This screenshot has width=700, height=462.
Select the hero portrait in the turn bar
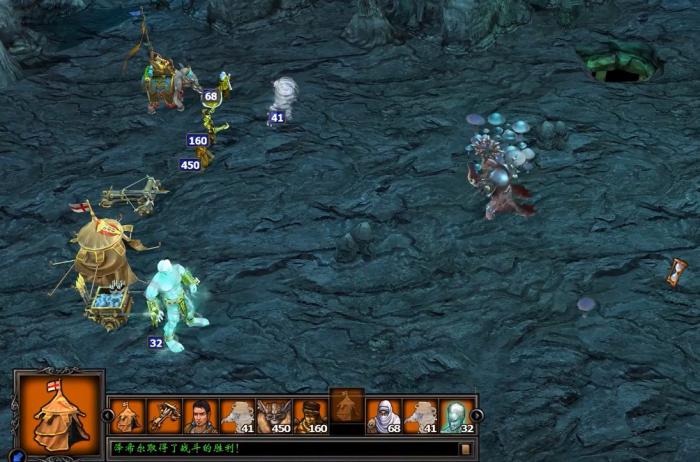[x=199, y=415]
